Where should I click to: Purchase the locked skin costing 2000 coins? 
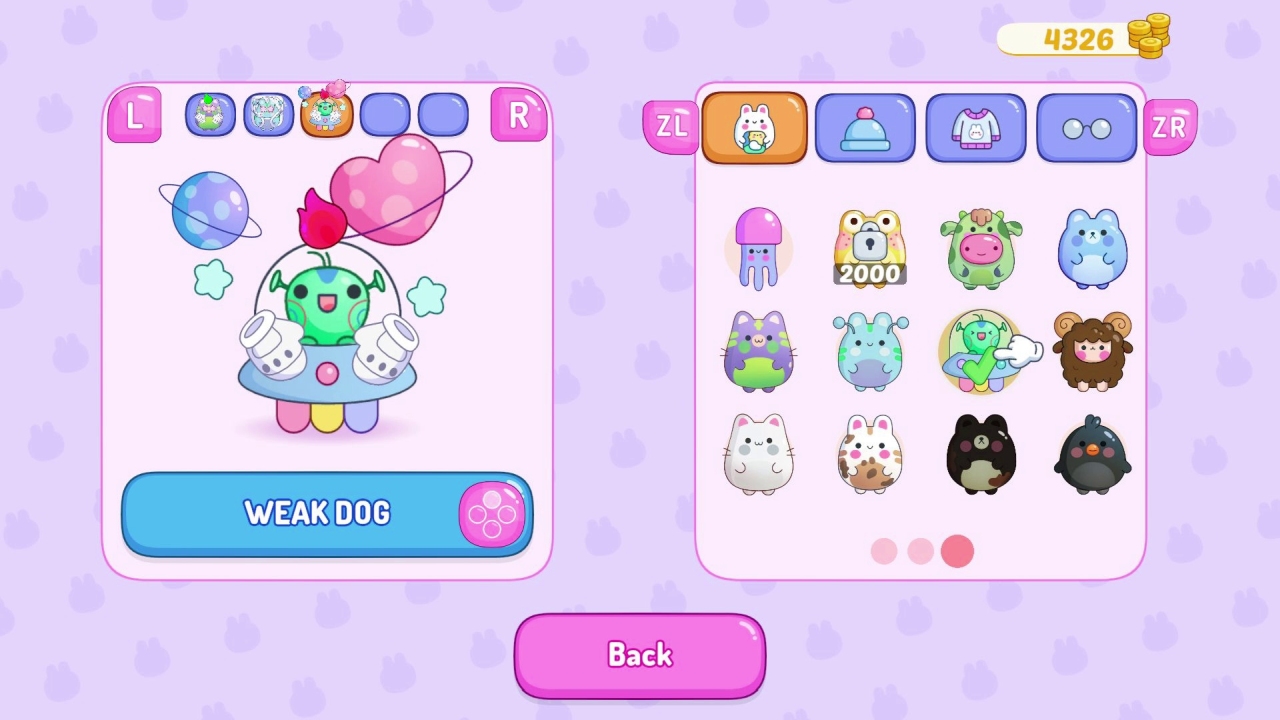tap(869, 247)
